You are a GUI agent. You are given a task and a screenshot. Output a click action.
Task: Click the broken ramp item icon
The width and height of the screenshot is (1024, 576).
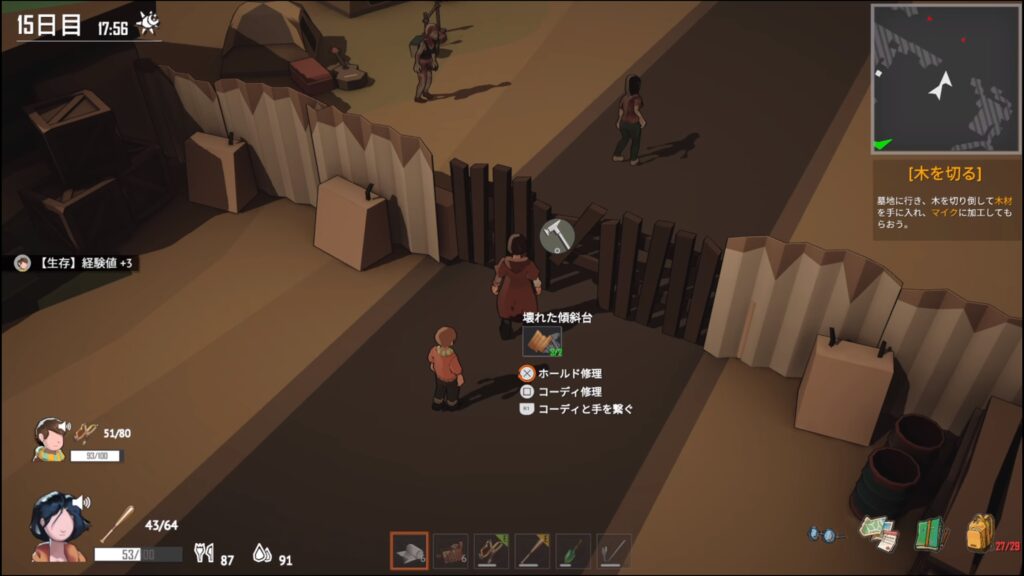pos(542,341)
